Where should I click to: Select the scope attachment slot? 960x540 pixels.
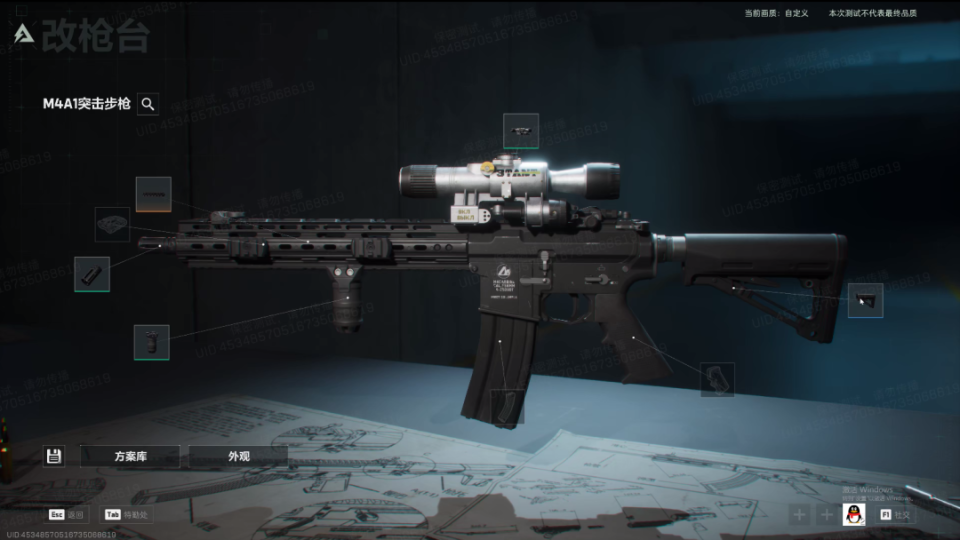(520, 130)
